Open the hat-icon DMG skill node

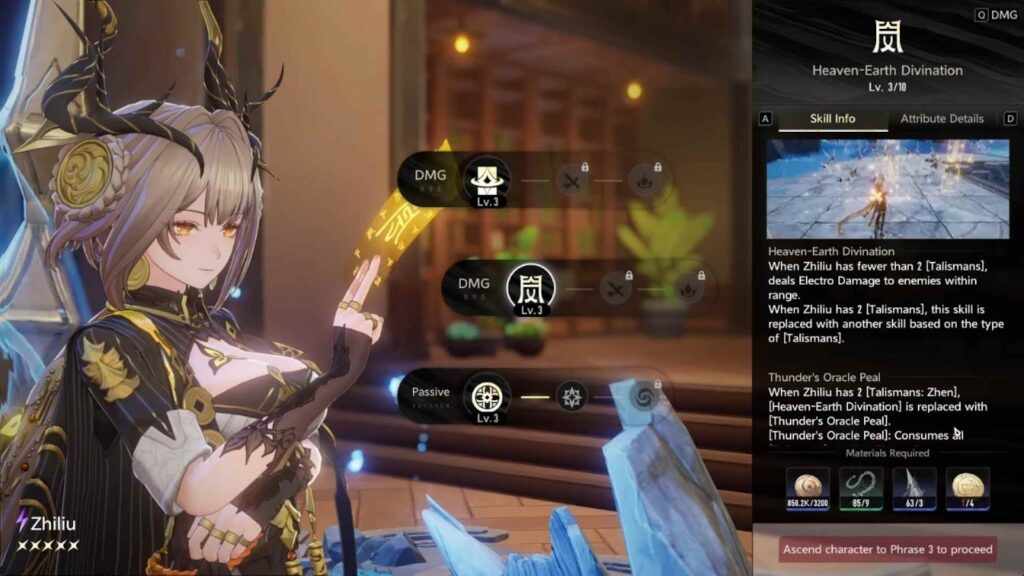pyautogui.click(x=486, y=180)
